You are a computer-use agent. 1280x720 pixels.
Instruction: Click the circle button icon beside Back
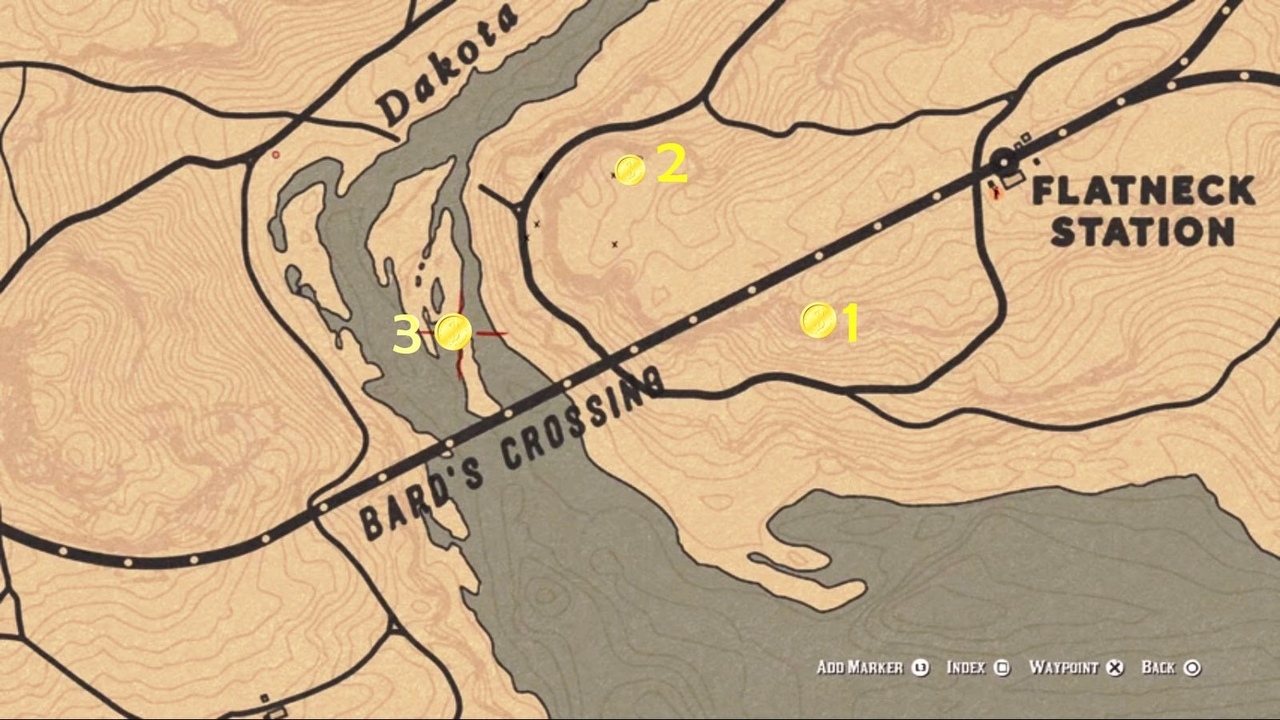(1194, 667)
